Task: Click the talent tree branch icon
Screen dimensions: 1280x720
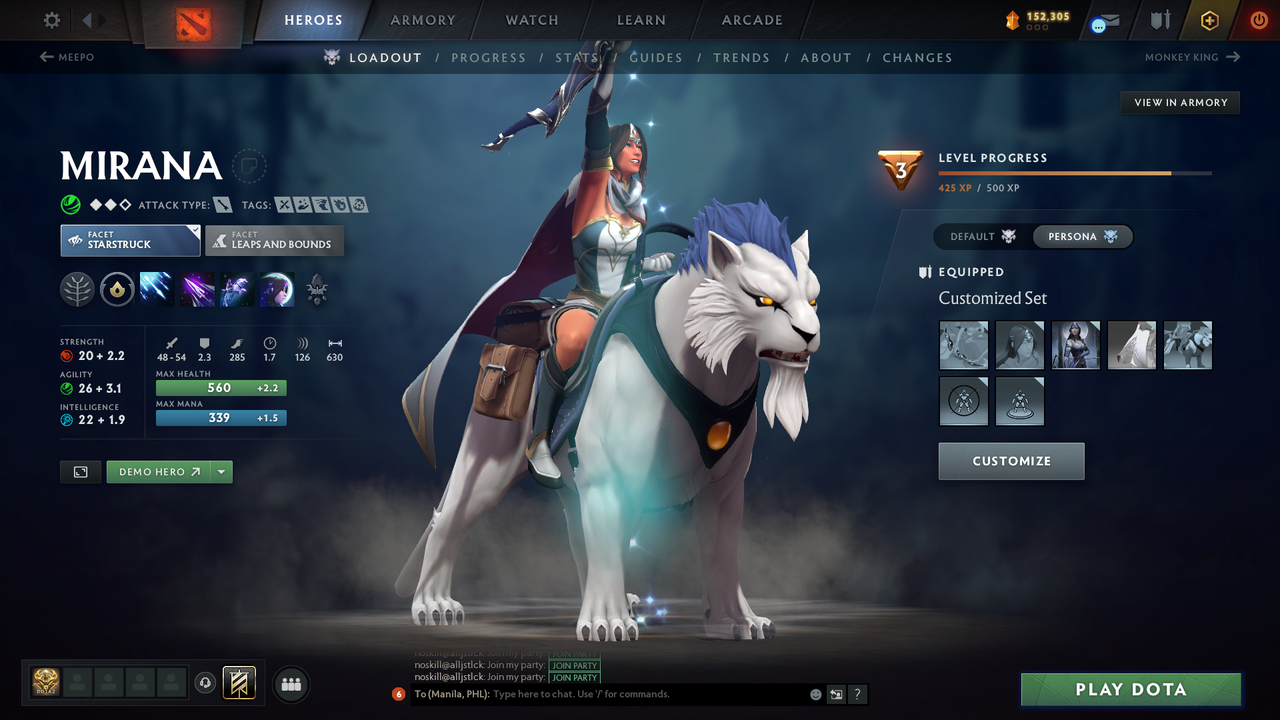Action: (x=77, y=289)
